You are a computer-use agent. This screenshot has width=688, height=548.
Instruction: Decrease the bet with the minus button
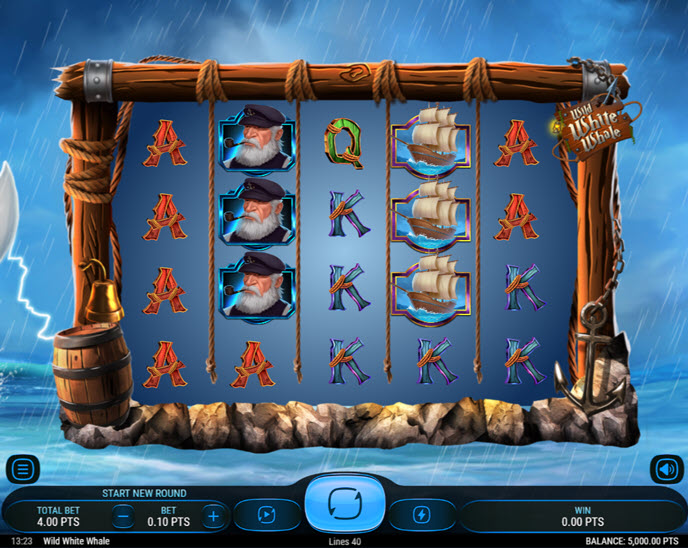click(122, 516)
